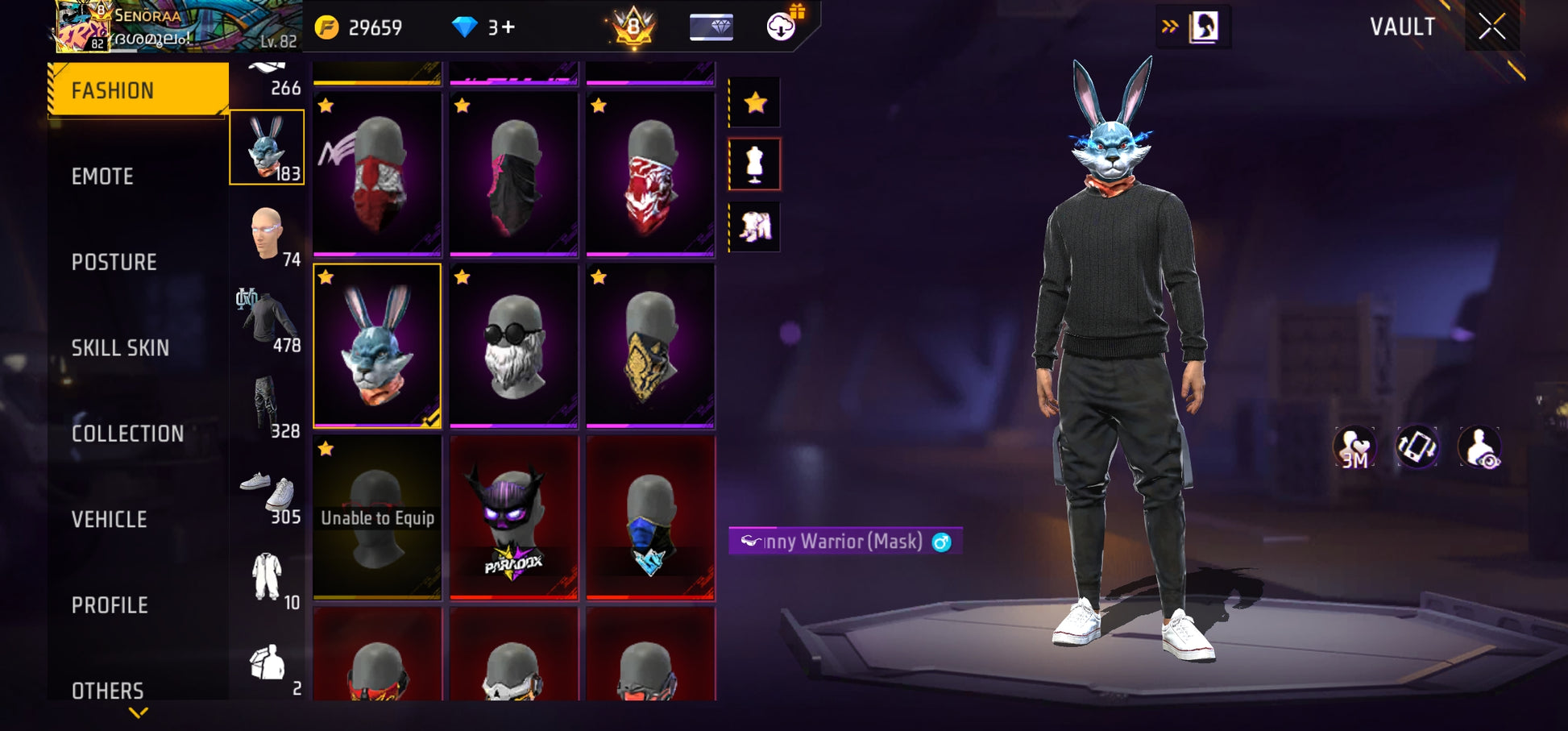Equip the blue bunny warrior mask

coord(377,345)
